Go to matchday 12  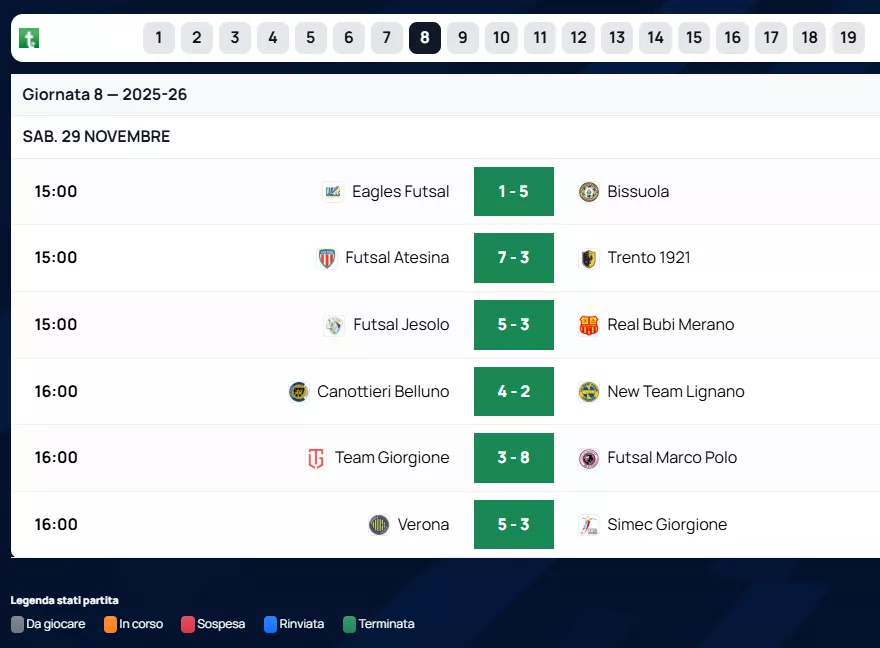click(x=578, y=38)
